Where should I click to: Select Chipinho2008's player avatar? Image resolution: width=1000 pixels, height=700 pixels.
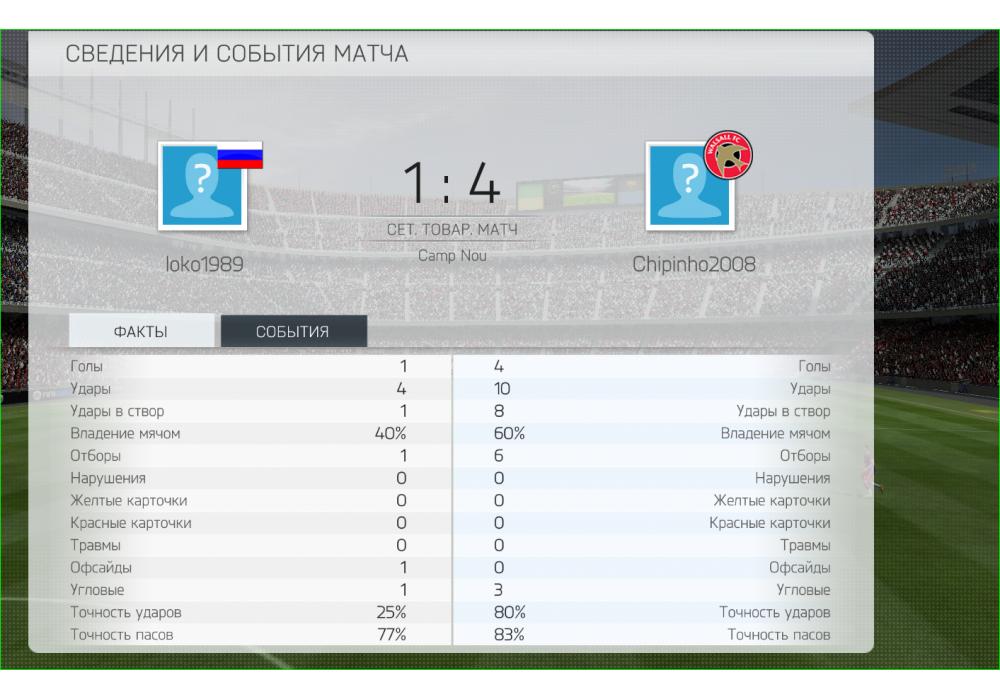[689, 187]
